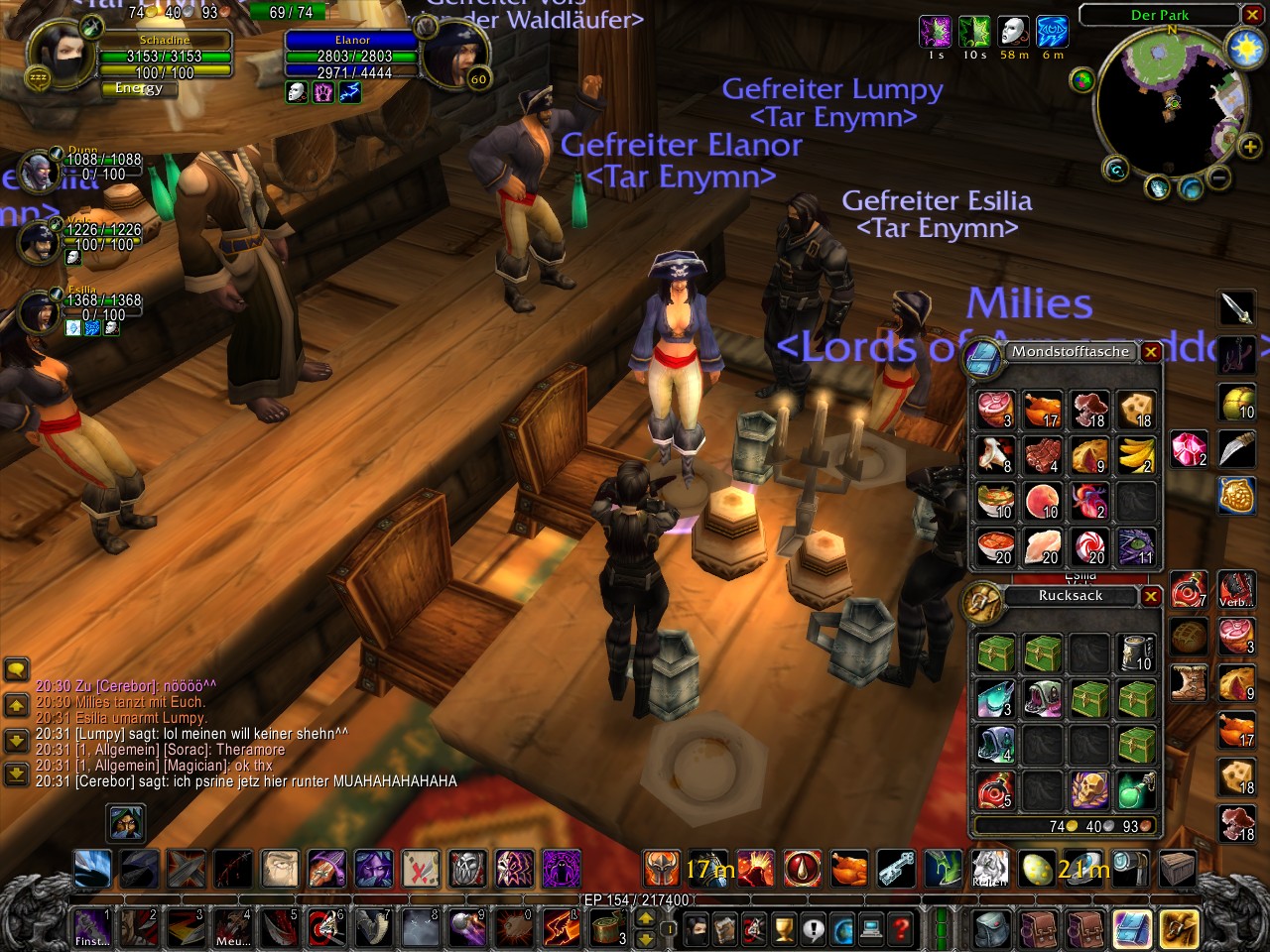Toggle the character info panel via the head icon
The height and width of the screenshot is (952, 1270).
point(695,929)
